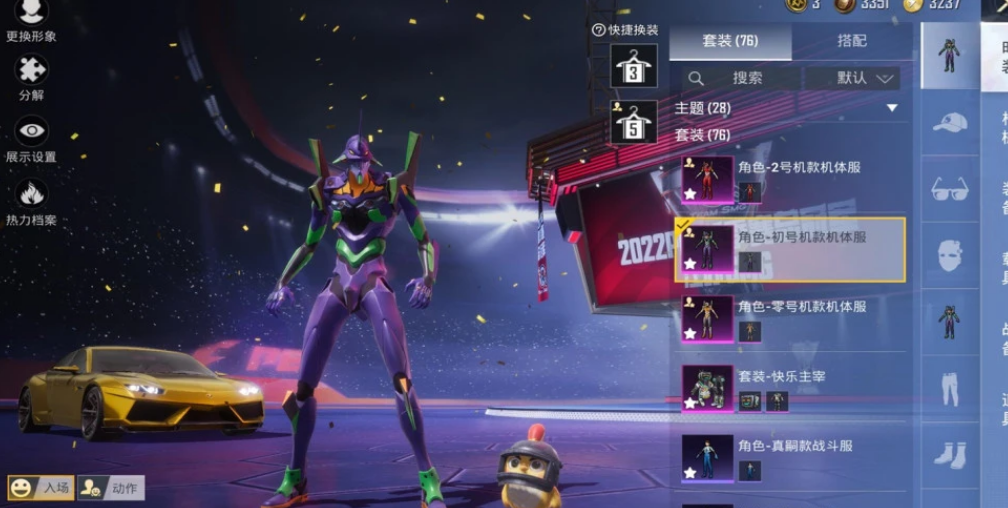Open the 热力档案 flame icon
Viewport: 1008px width, 508px height.
coord(31,199)
